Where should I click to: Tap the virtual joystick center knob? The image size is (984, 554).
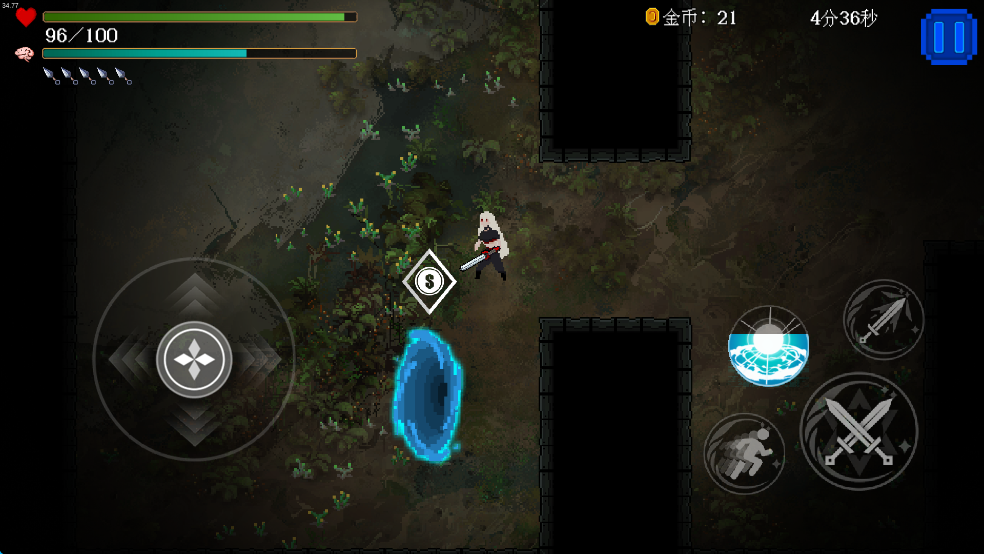click(194, 359)
